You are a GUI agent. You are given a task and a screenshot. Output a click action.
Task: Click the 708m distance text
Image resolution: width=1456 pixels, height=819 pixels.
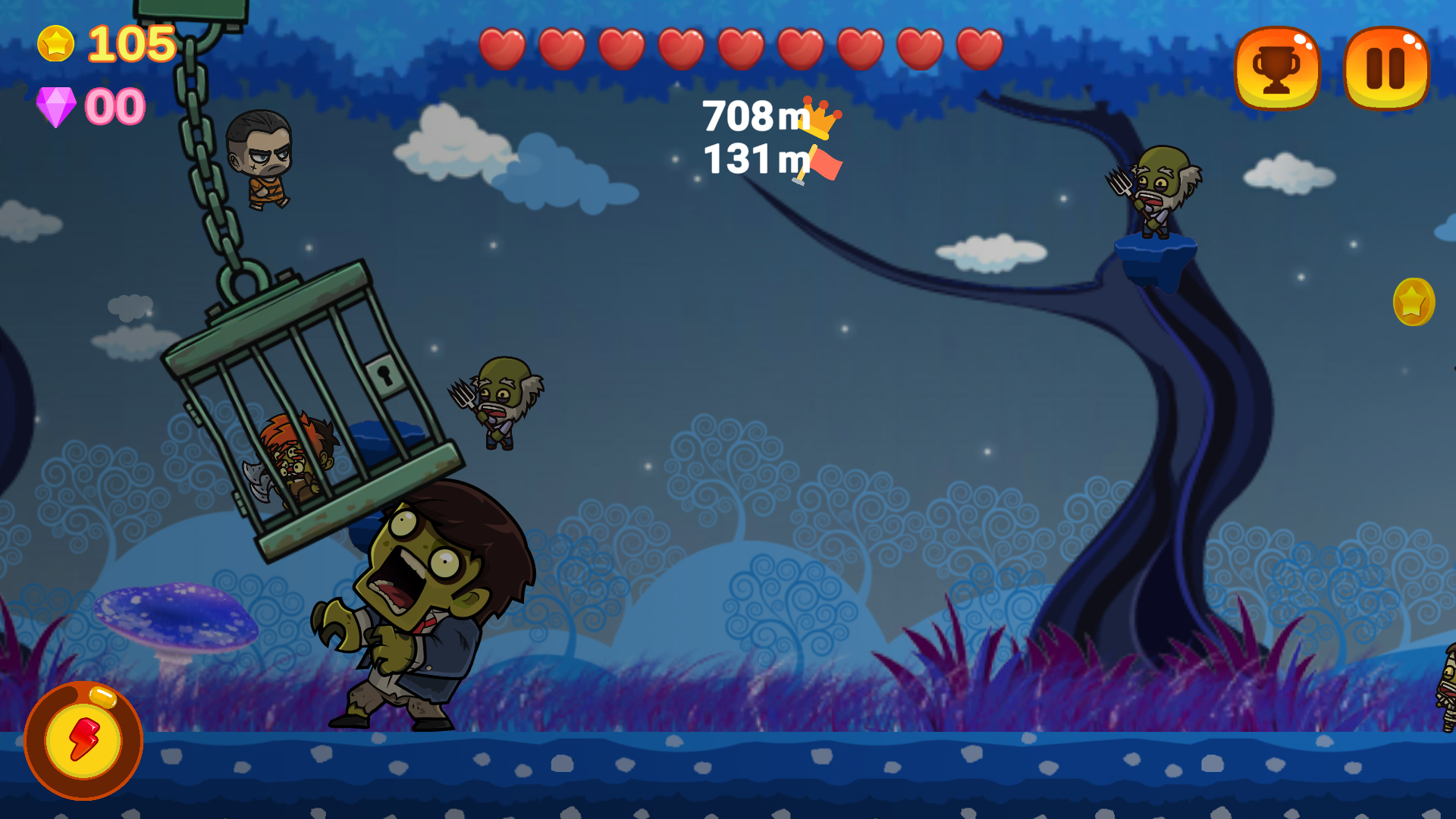click(x=747, y=115)
